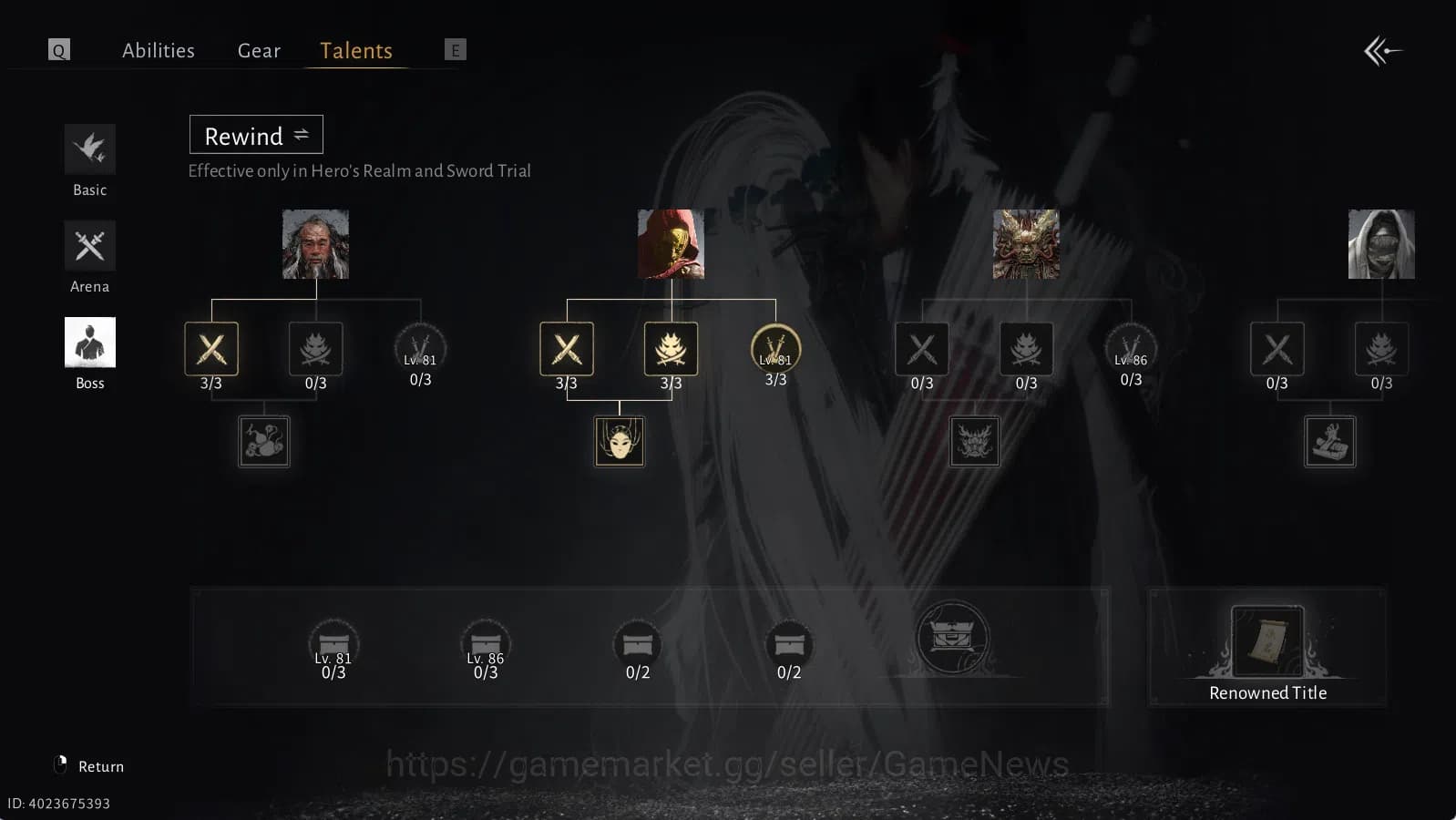Select the Arena talents icon in sidebar
This screenshot has height=820, width=1456.
click(x=88, y=245)
